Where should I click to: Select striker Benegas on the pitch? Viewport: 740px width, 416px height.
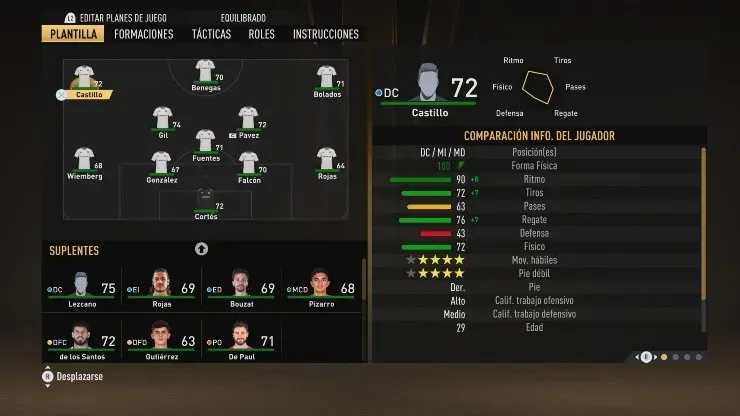(205, 74)
